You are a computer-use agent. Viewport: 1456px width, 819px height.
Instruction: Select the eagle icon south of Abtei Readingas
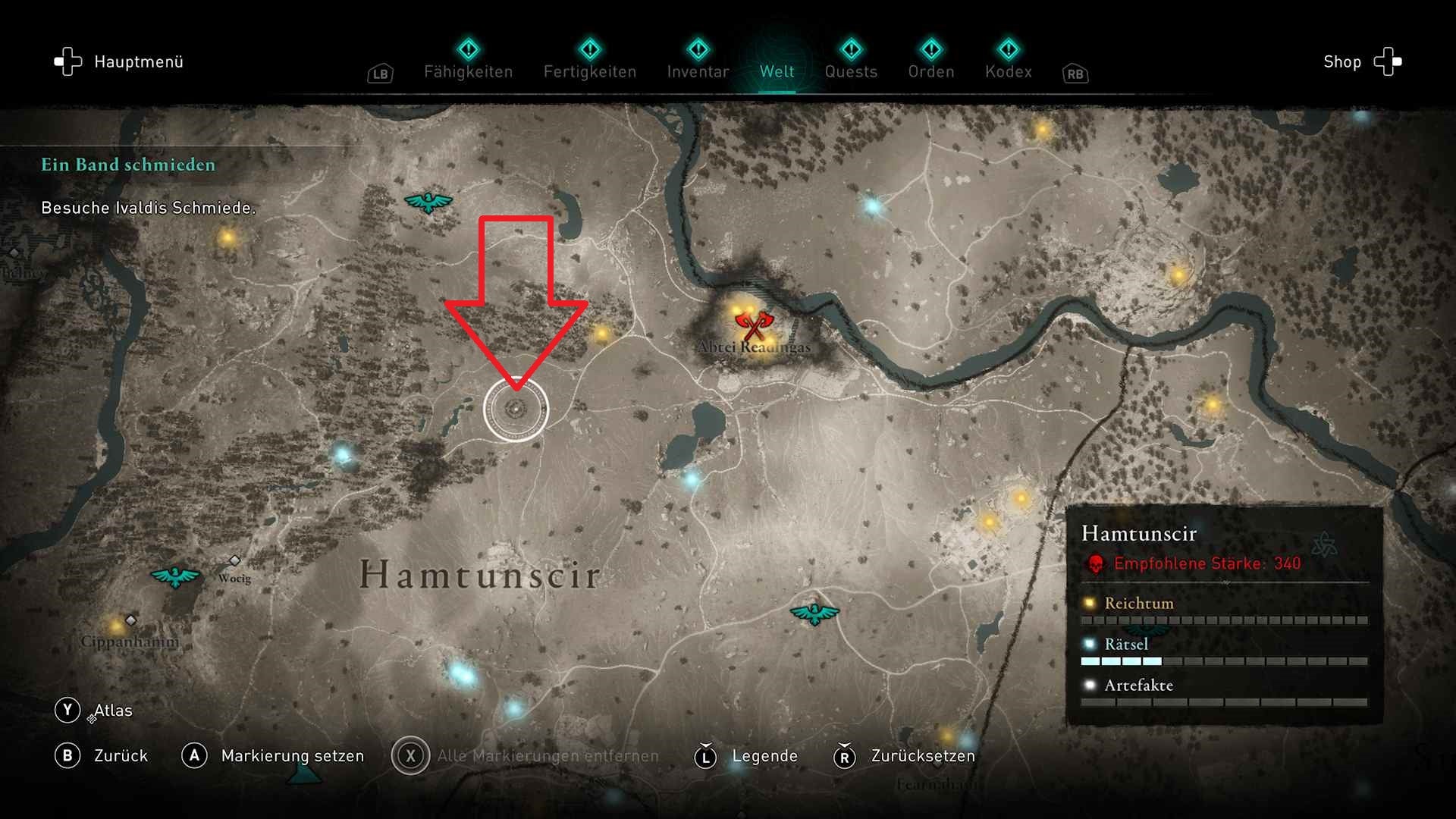(x=815, y=612)
